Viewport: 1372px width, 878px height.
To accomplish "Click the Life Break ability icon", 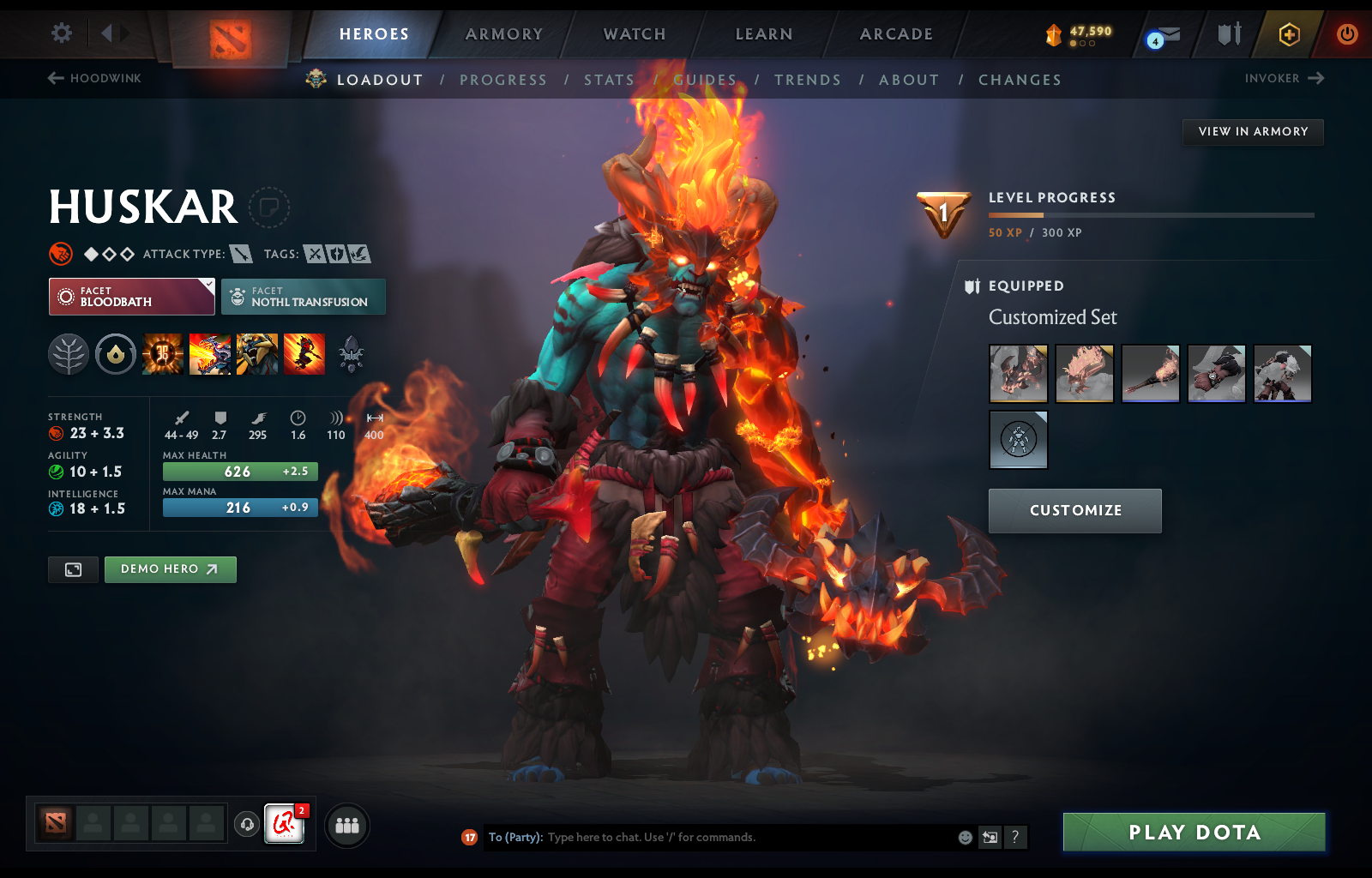I will [304, 353].
